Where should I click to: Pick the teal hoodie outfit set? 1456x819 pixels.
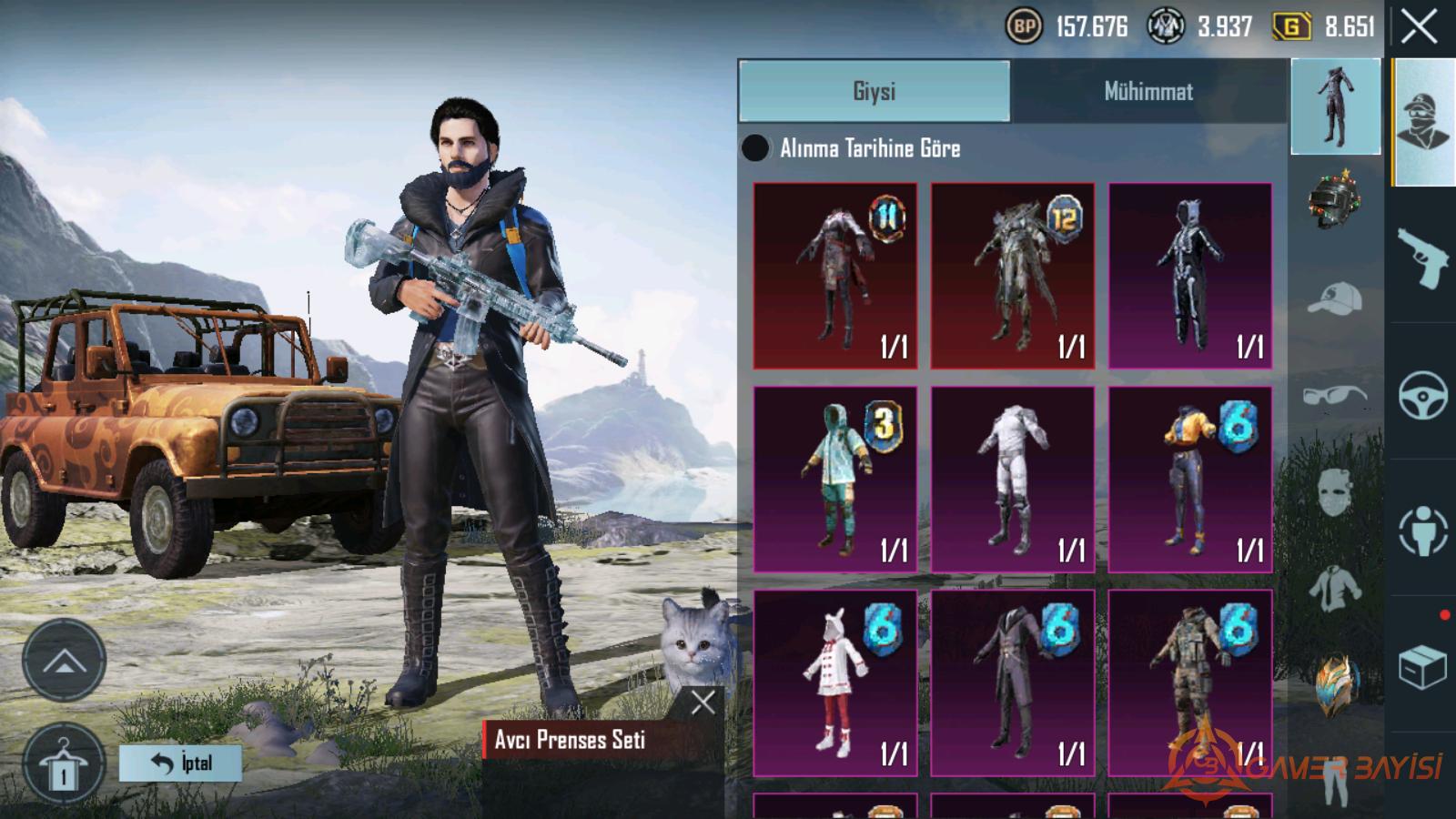coord(834,479)
